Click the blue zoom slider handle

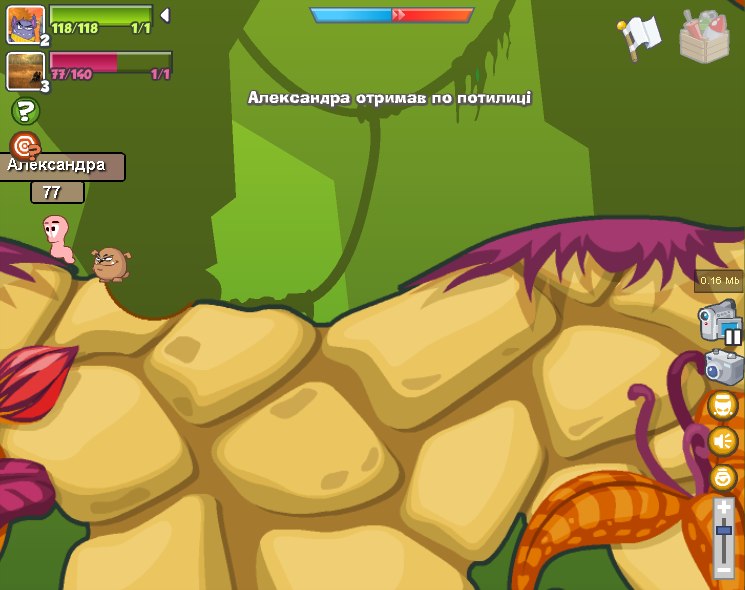(723, 530)
